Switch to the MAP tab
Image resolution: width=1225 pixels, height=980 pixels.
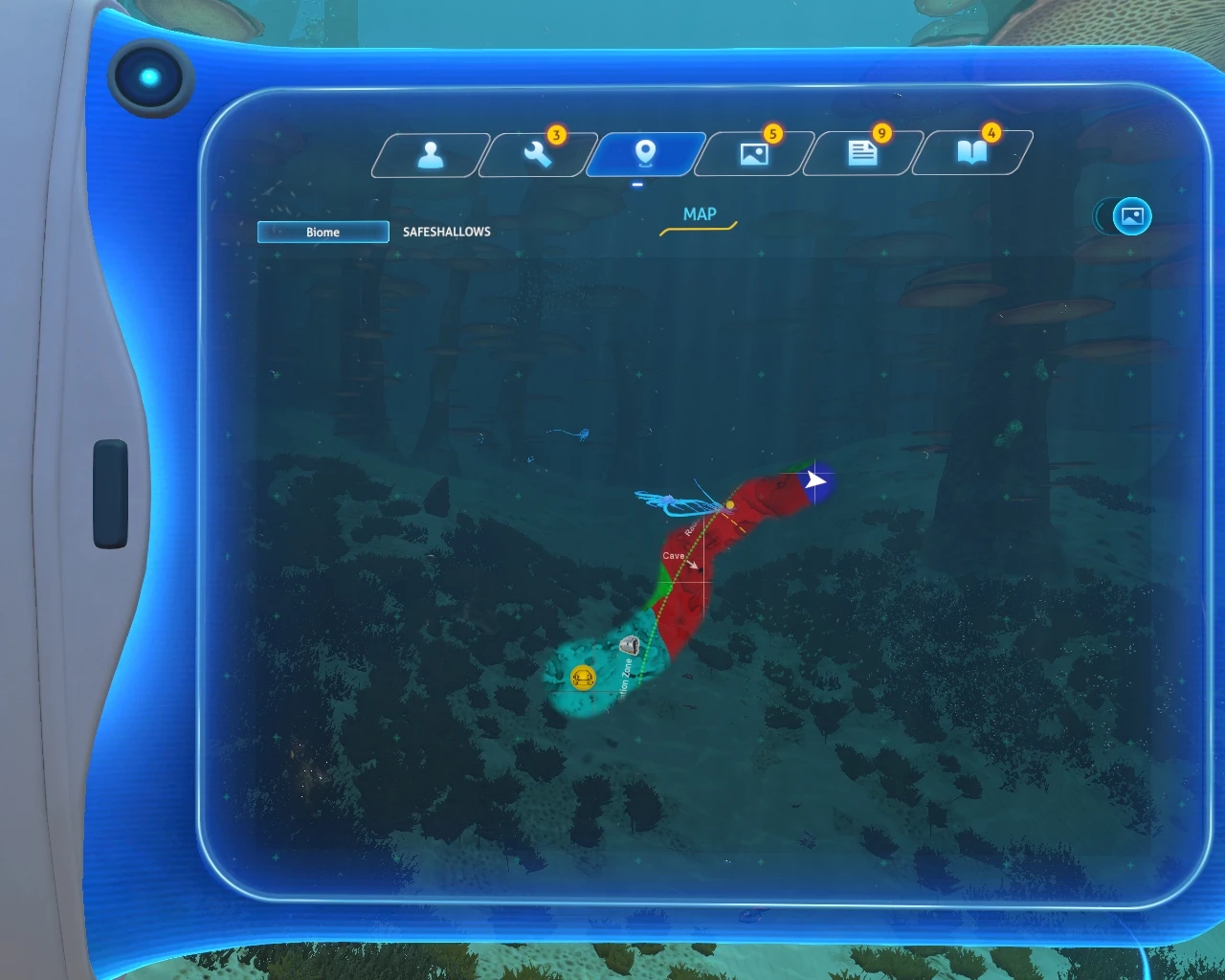(698, 214)
